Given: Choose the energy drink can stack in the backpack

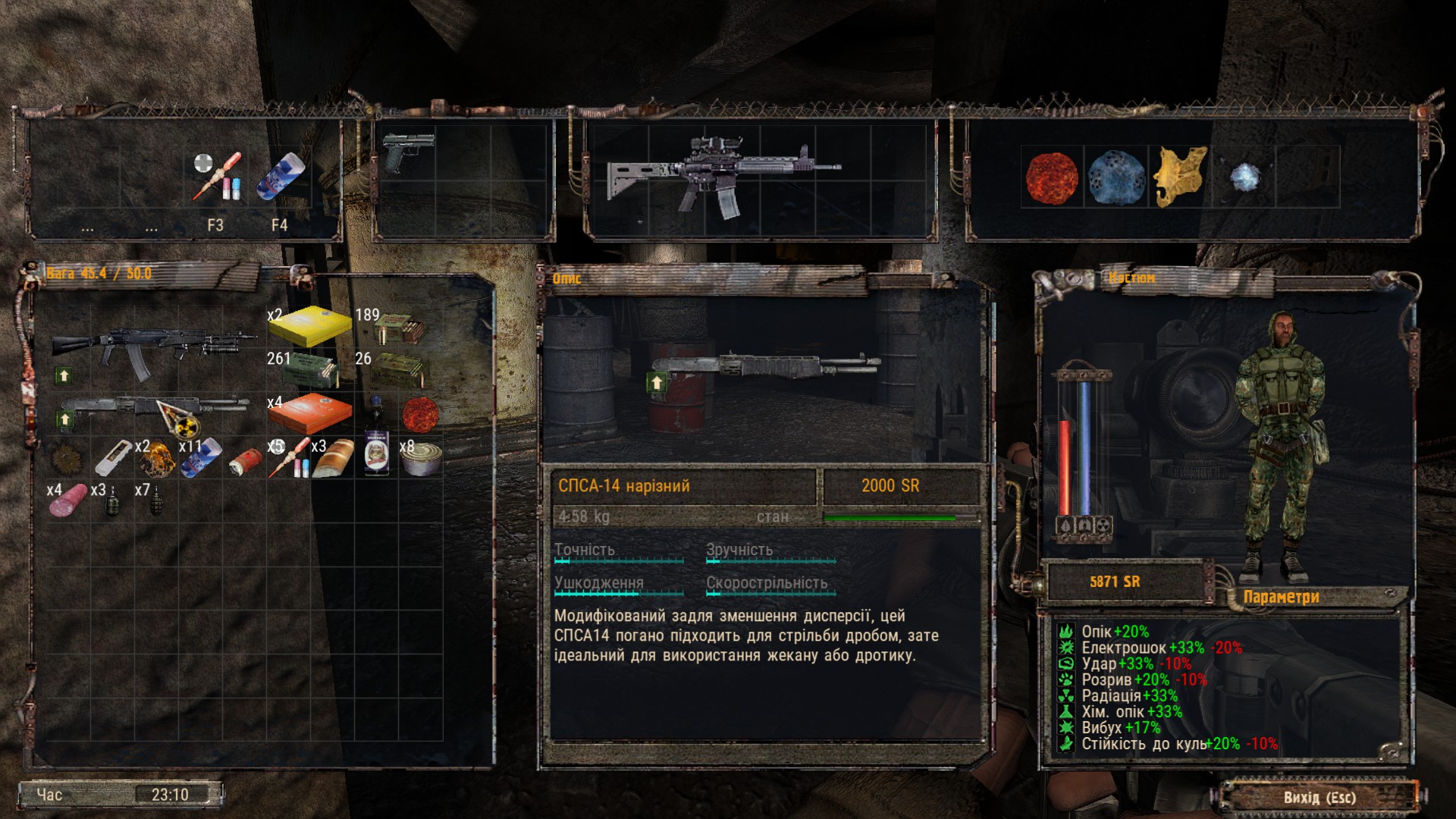Looking at the screenshot, I should [201, 457].
